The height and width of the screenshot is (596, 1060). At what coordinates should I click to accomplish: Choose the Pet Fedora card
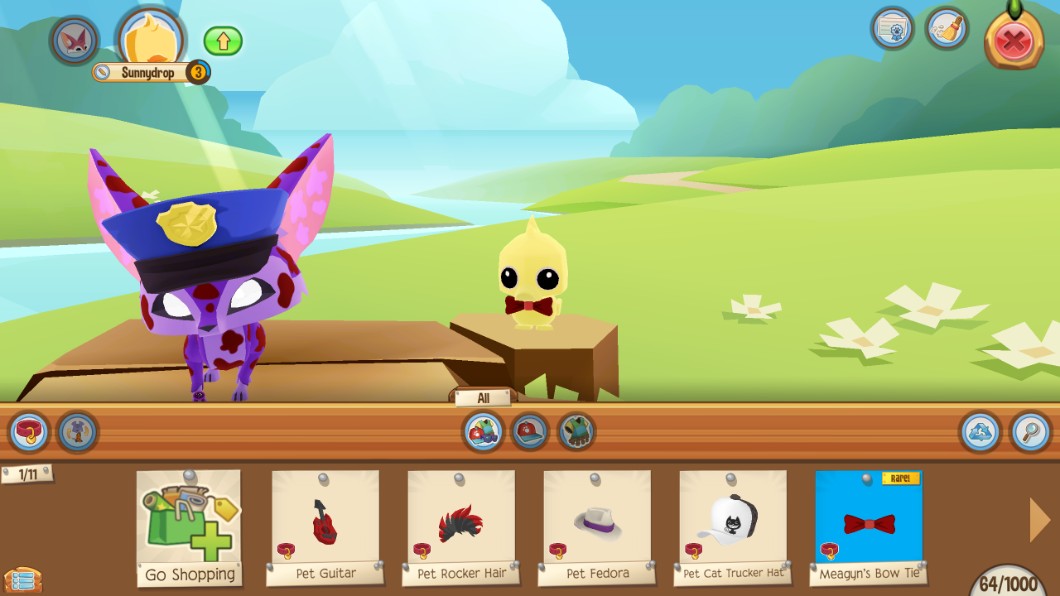(x=597, y=527)
